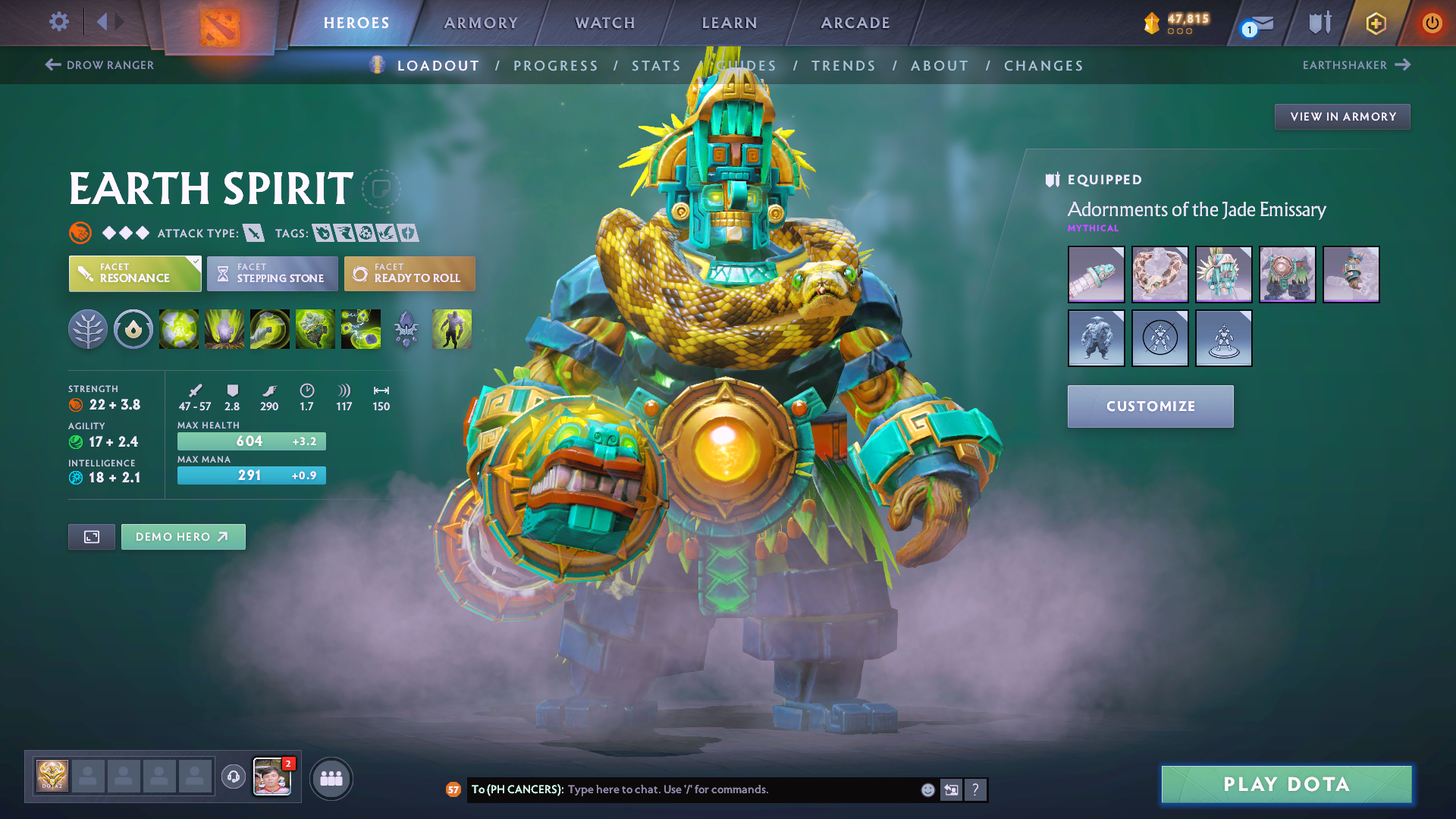The height and width of the screenshot is (819, 1456).
Task: Enable the Ready to Roll facet
Action: [x=409, y=274]
